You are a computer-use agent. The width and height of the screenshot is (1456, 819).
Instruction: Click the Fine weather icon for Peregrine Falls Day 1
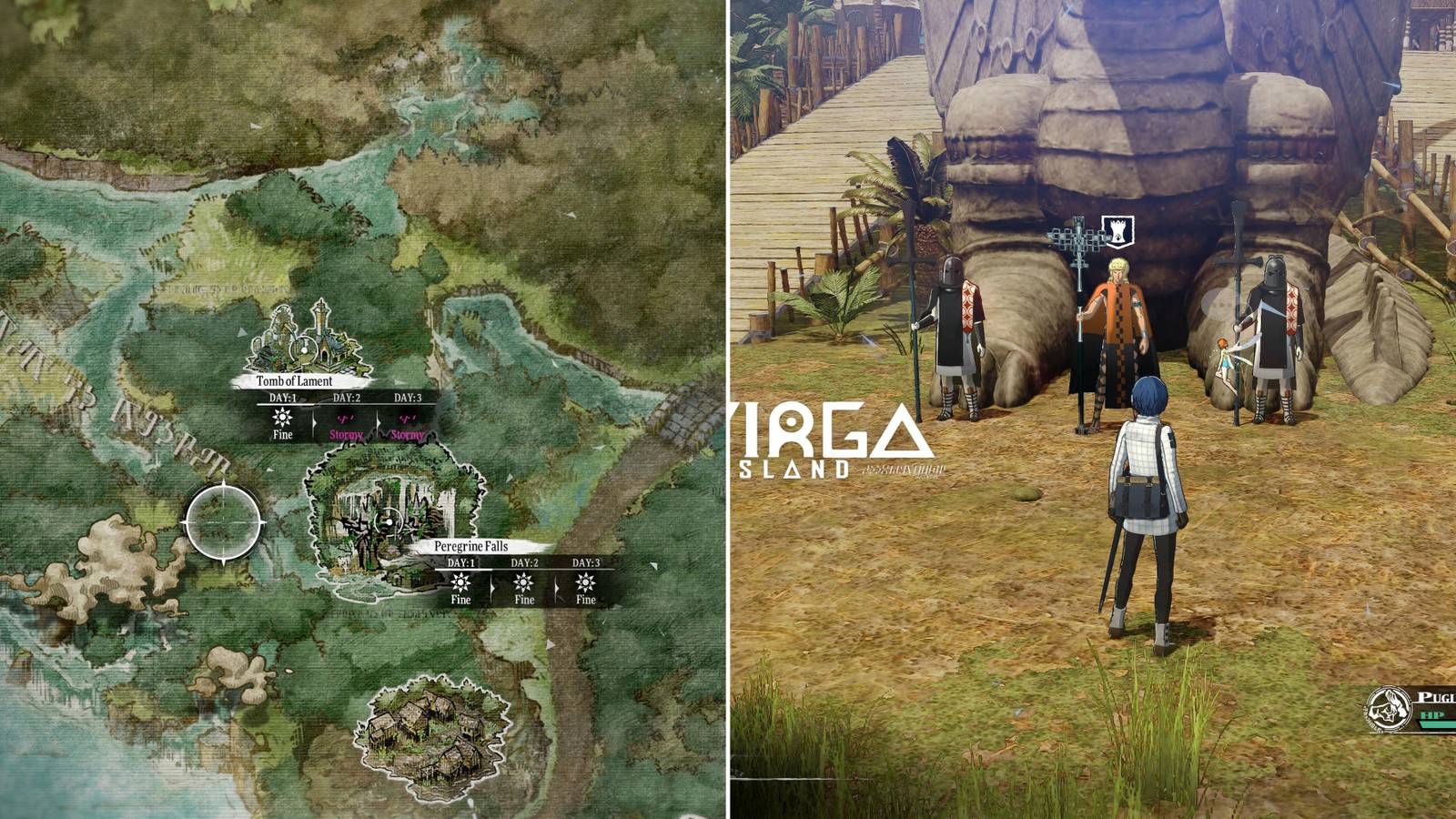click(460, 583)
